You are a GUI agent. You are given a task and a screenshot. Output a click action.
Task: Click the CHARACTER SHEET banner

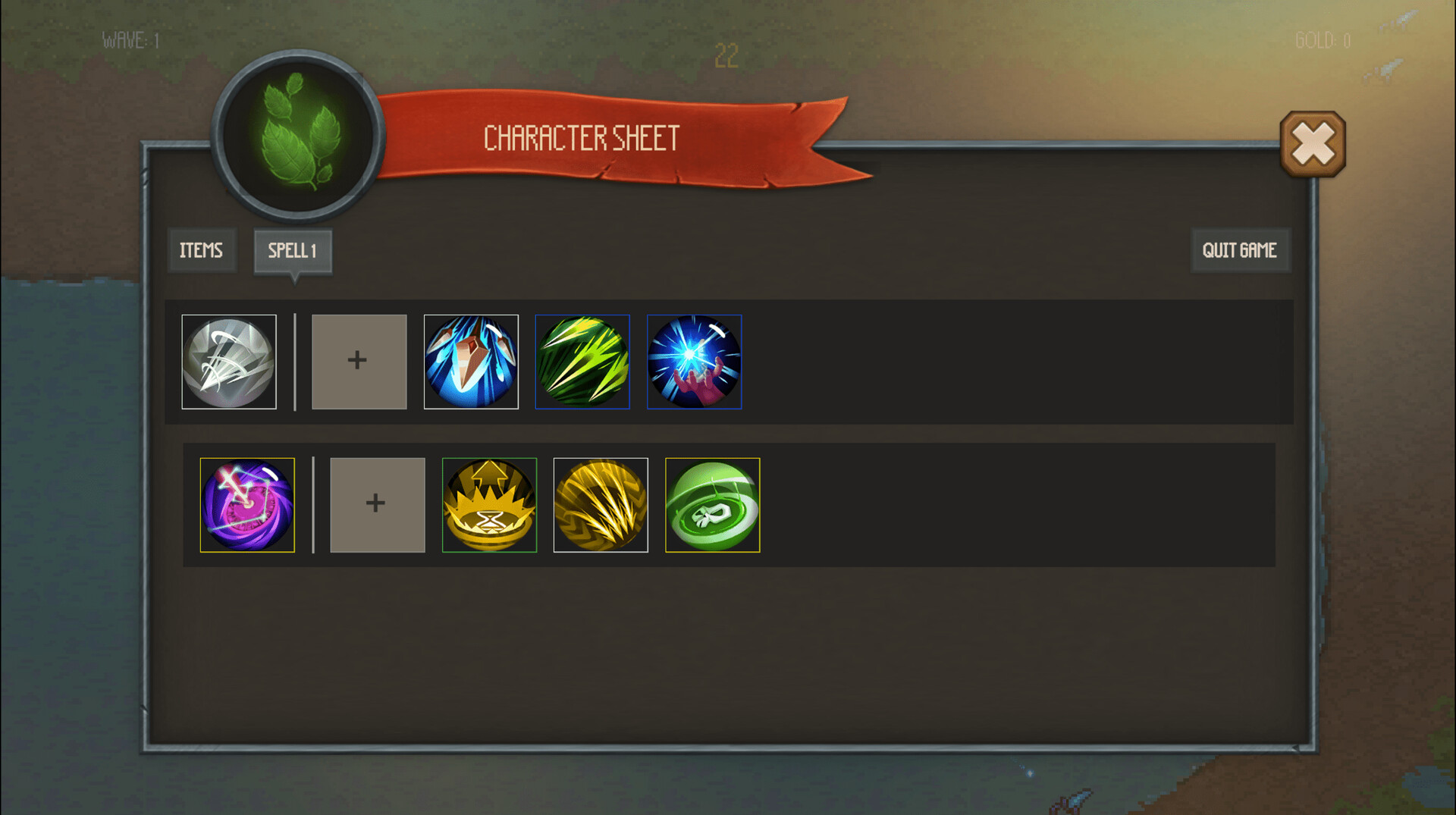click(582, 139)
